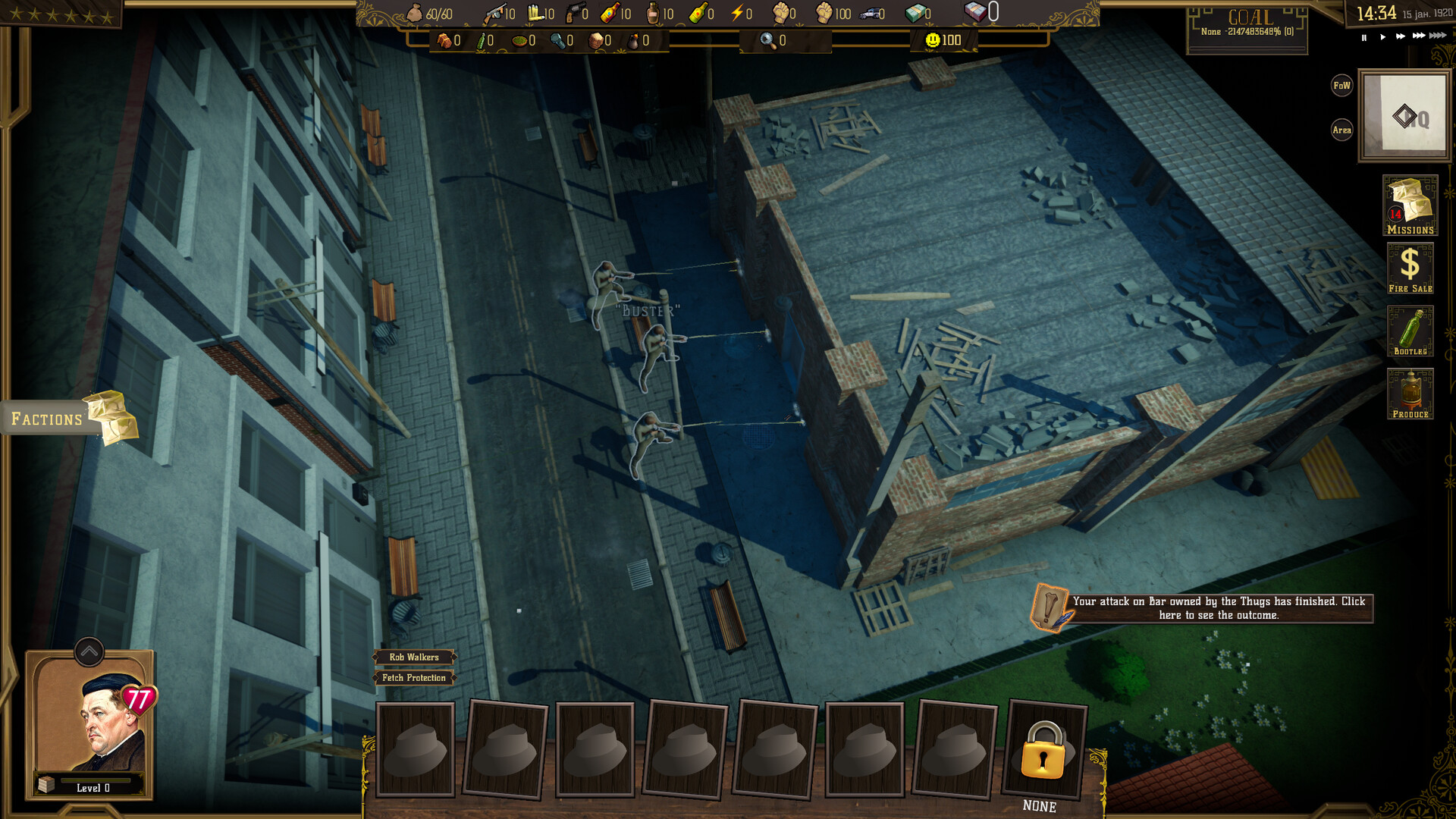Select Fetch Protection from the action menu

click(413, 678)
